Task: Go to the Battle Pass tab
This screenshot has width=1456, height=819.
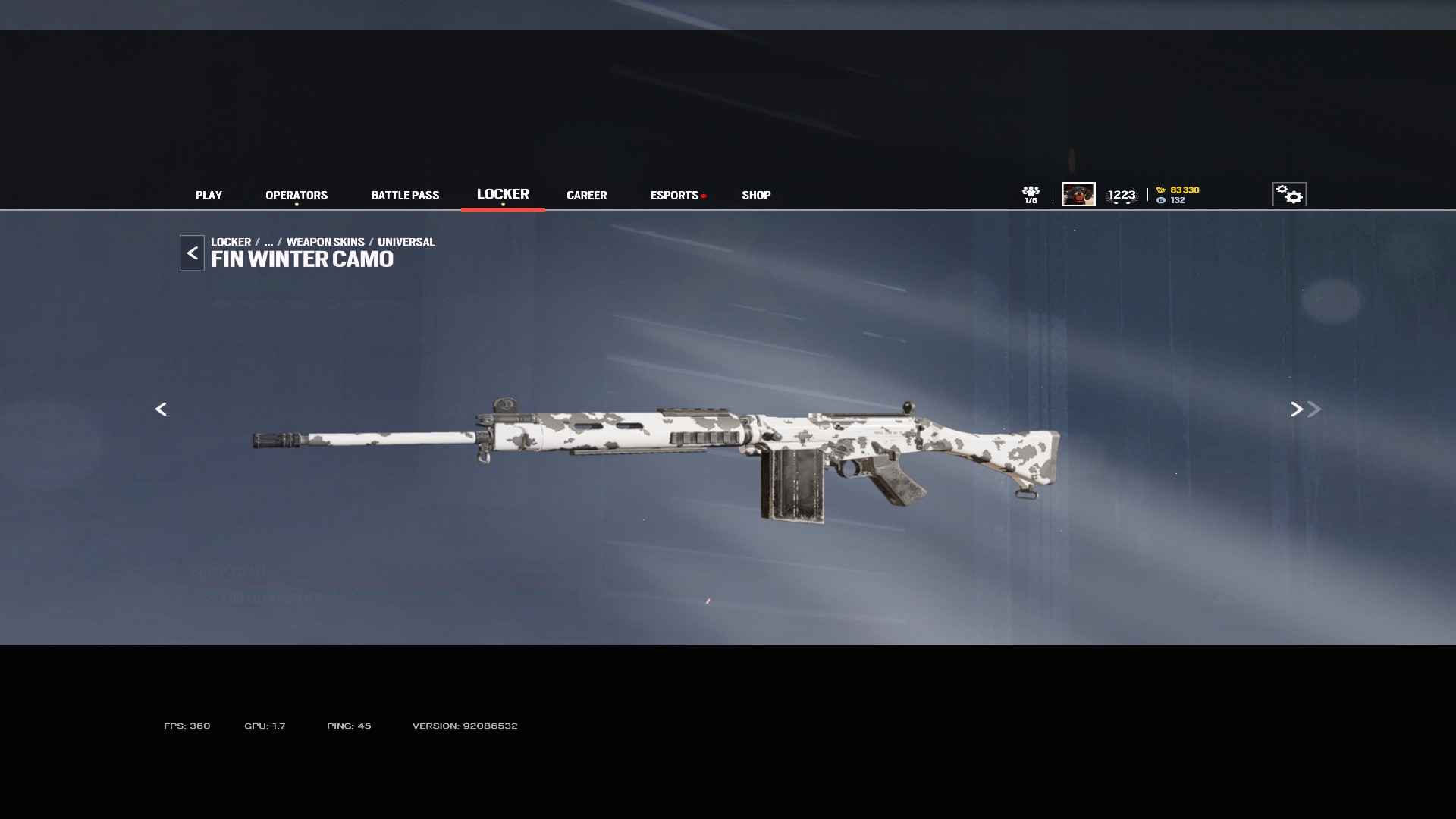Action: pos(405,195)
